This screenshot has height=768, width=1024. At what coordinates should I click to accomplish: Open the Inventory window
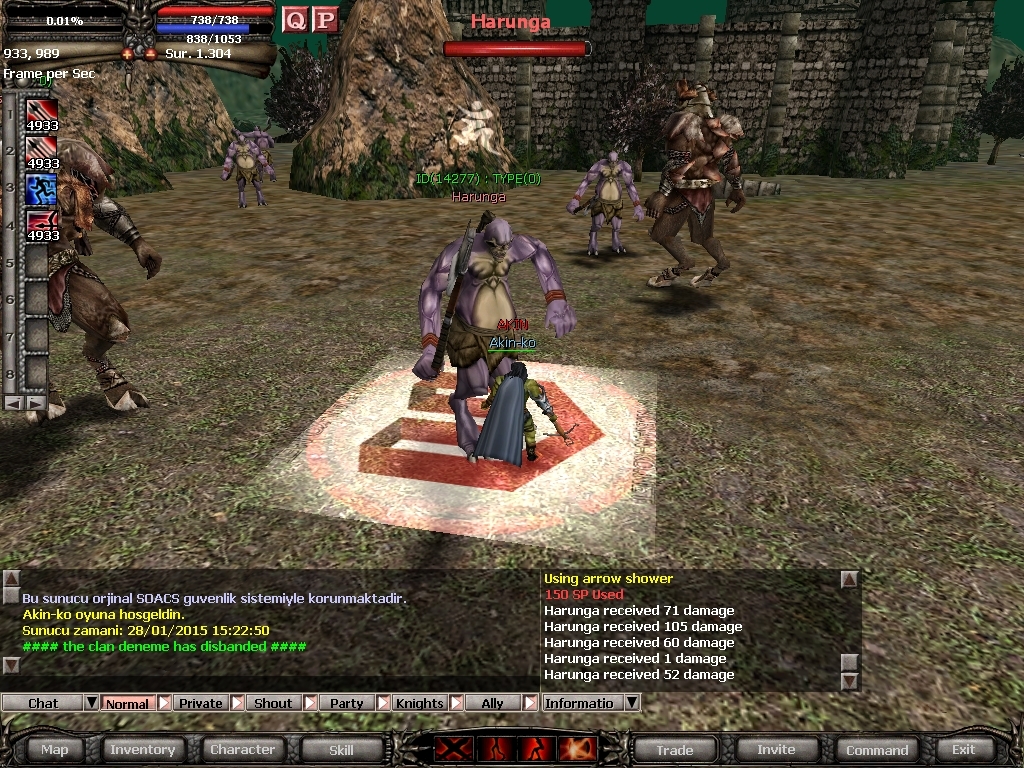pyautogui.click(x=142, y=749)
